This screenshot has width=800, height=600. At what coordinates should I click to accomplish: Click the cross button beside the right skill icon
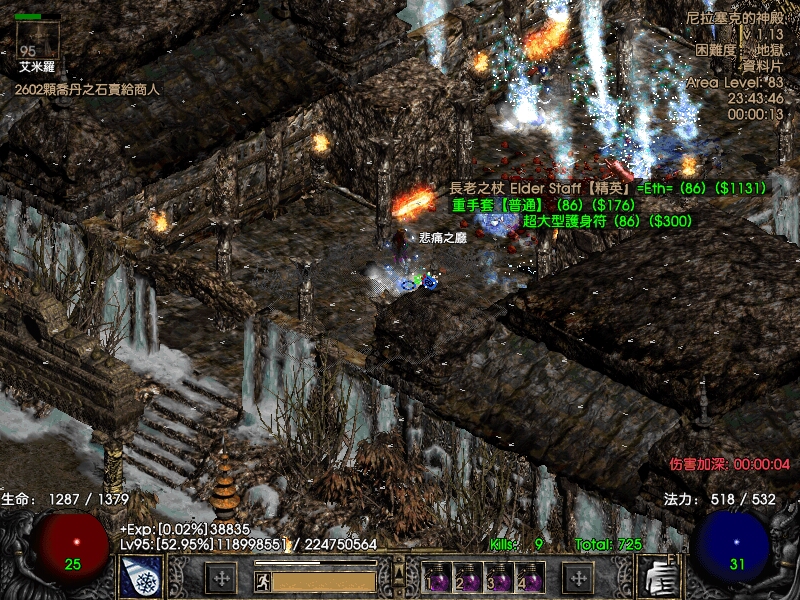click(x=580, y=578)
